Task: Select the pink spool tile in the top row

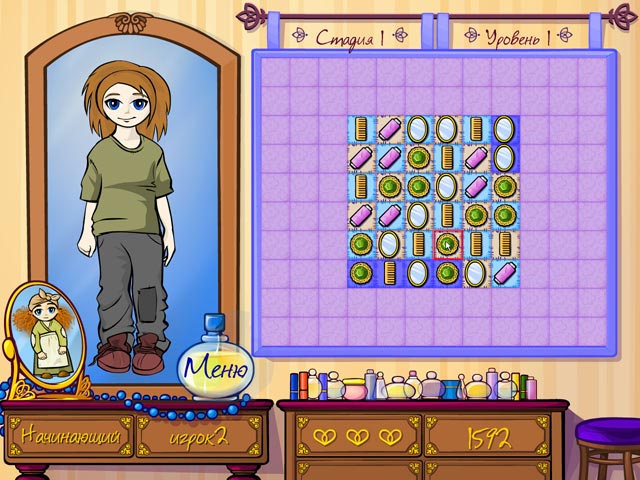Action: [390, 128]
